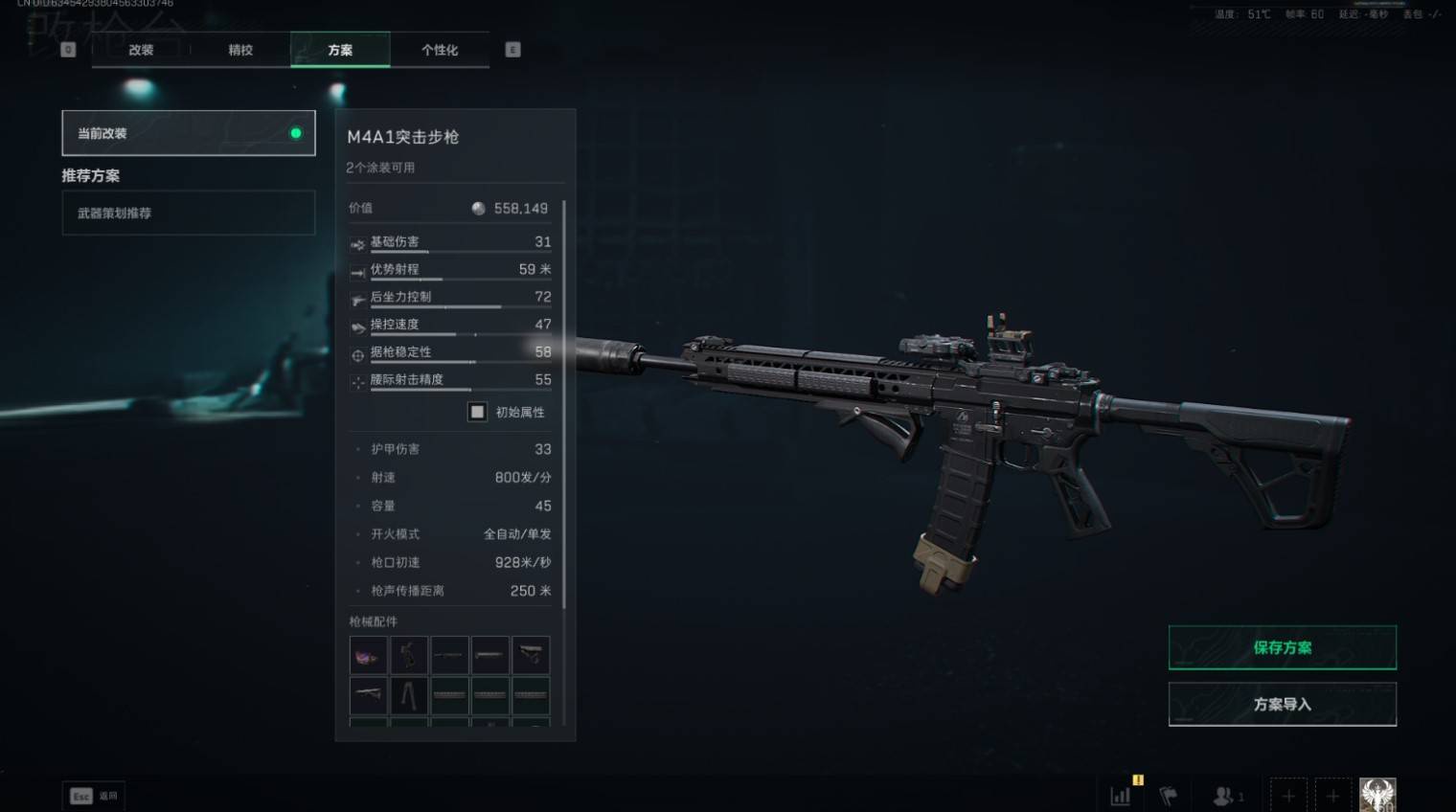1456x812 pixels.
Task: Select the purple-tinted optic attachment slot
Action: (369, 656)
